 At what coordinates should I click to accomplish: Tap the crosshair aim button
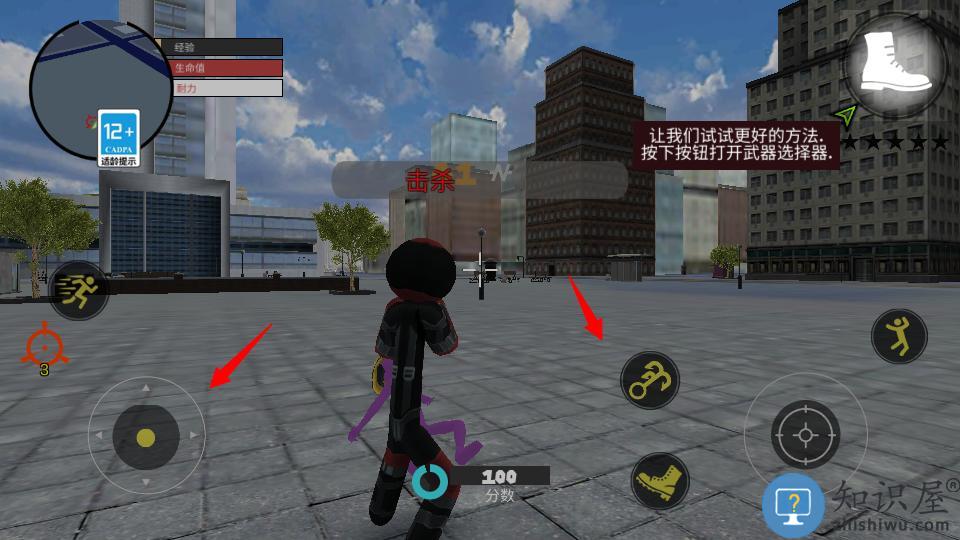pyautogui.click(x=805, y=435)
